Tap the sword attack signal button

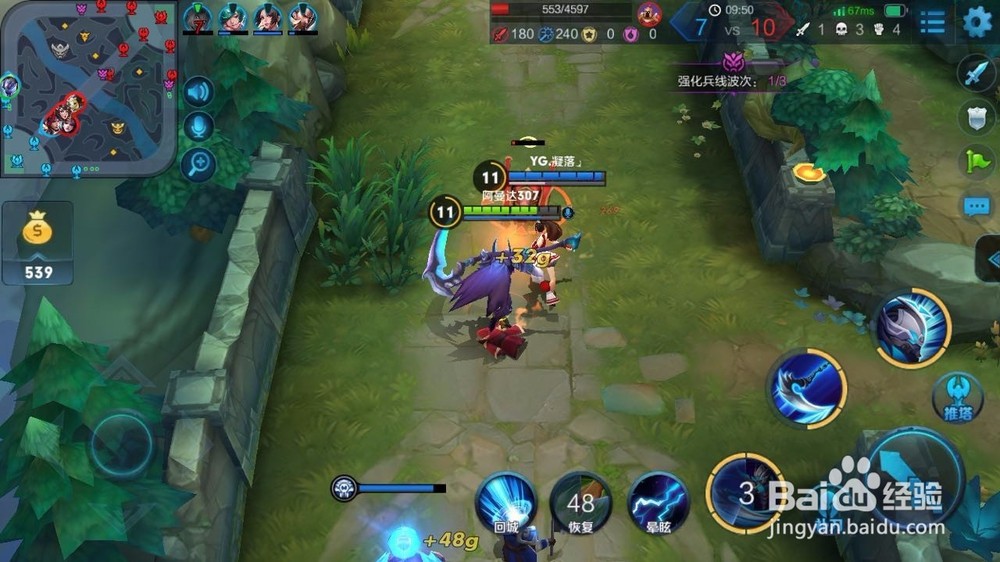pos(974,74)
